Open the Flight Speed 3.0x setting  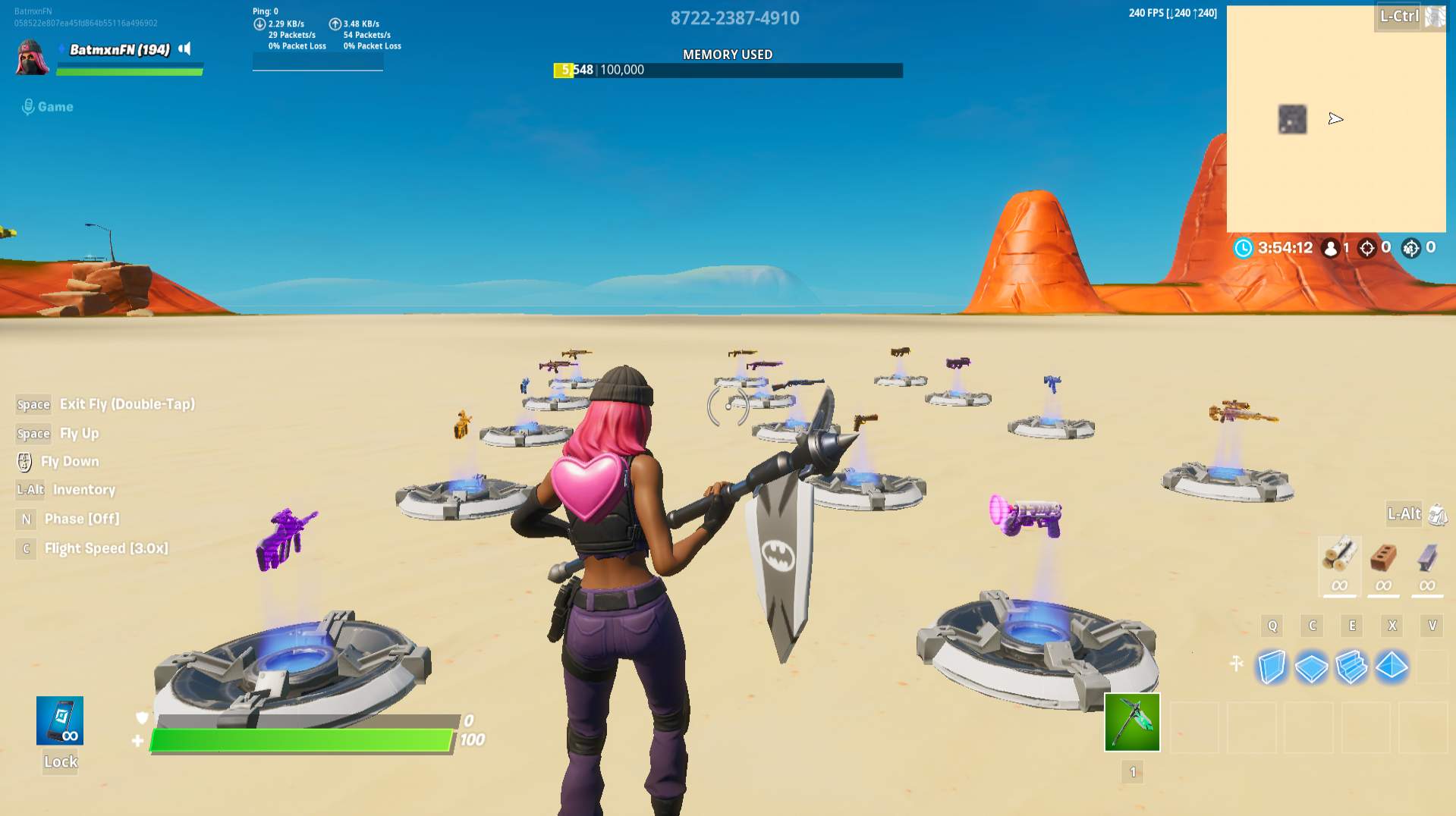(105, 548)
